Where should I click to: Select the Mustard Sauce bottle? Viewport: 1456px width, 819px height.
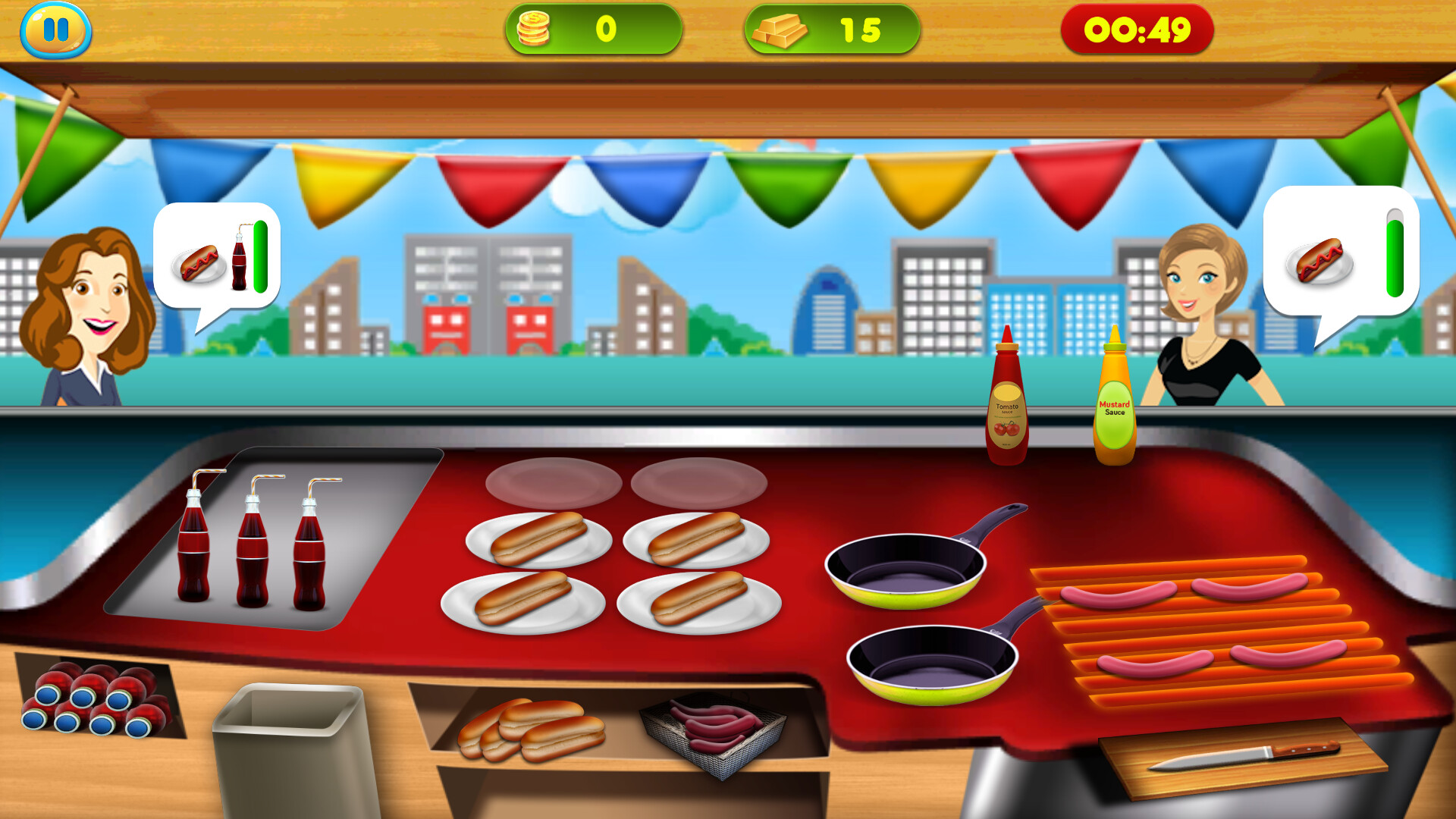point(1112,402)
